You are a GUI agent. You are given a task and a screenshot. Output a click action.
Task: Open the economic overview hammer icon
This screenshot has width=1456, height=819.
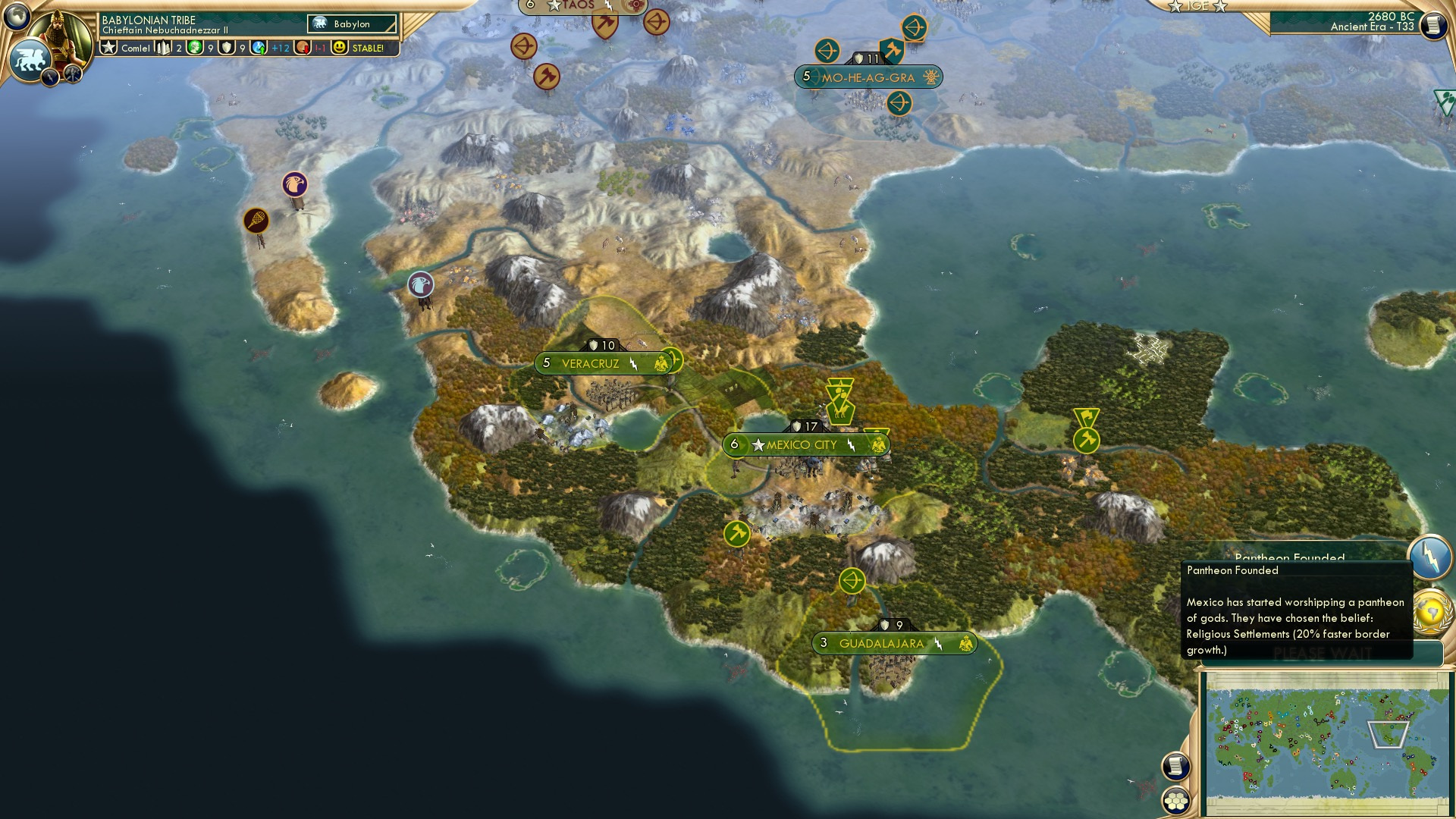(x=73, y=74)
